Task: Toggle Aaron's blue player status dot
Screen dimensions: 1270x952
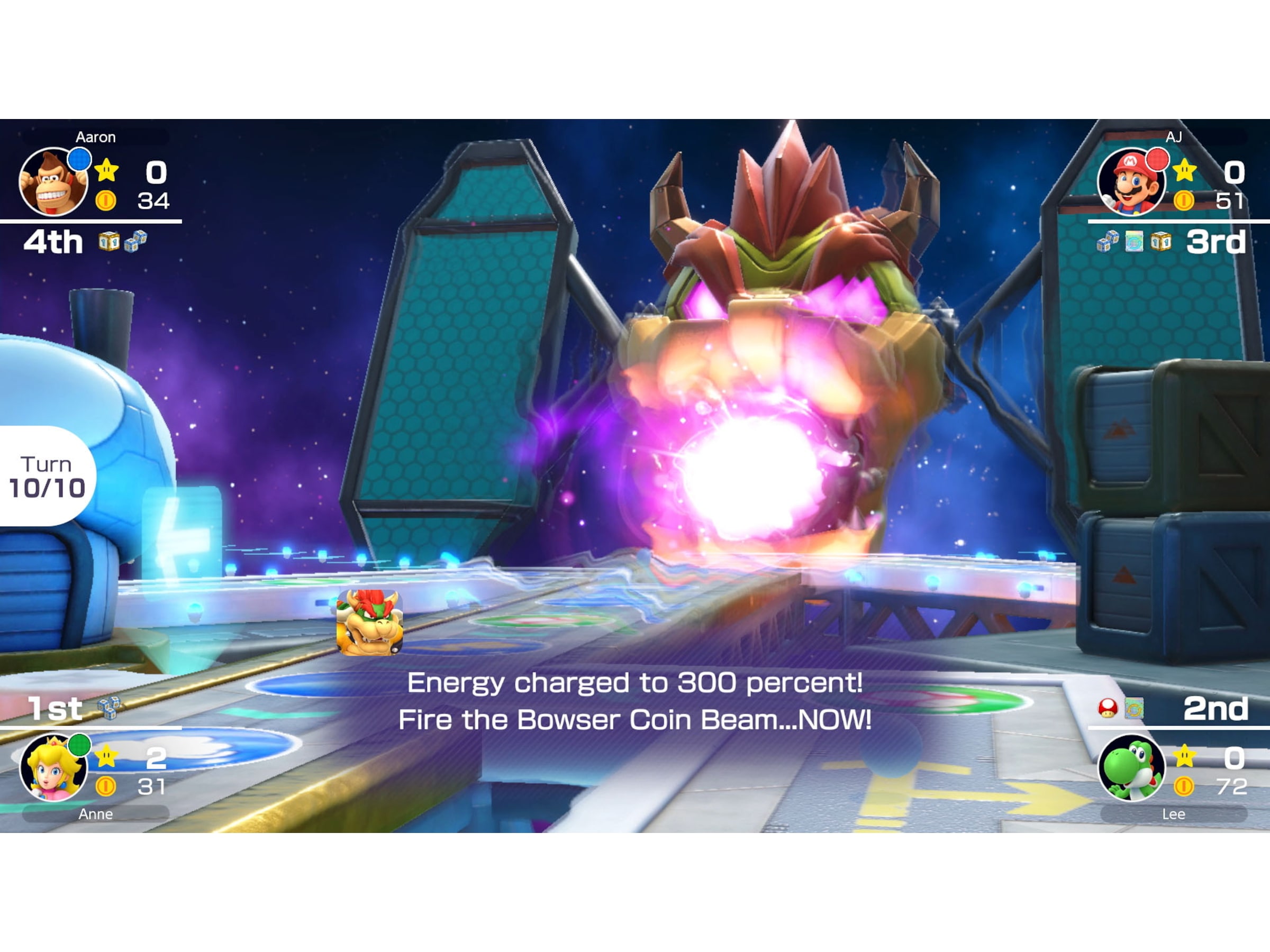Action: (80, 159)
